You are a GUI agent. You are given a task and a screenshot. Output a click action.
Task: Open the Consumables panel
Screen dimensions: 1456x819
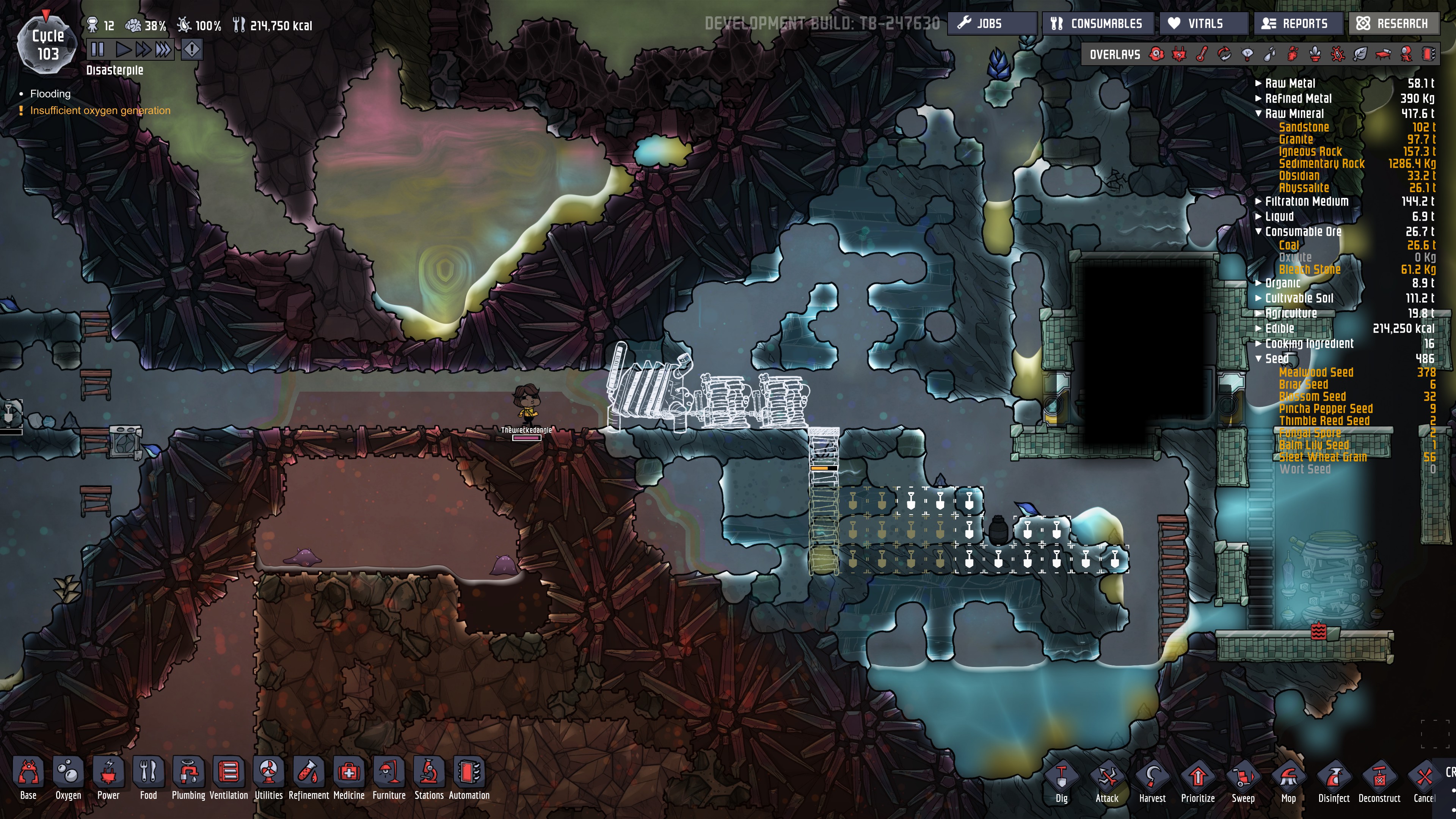click(1097, 24)
